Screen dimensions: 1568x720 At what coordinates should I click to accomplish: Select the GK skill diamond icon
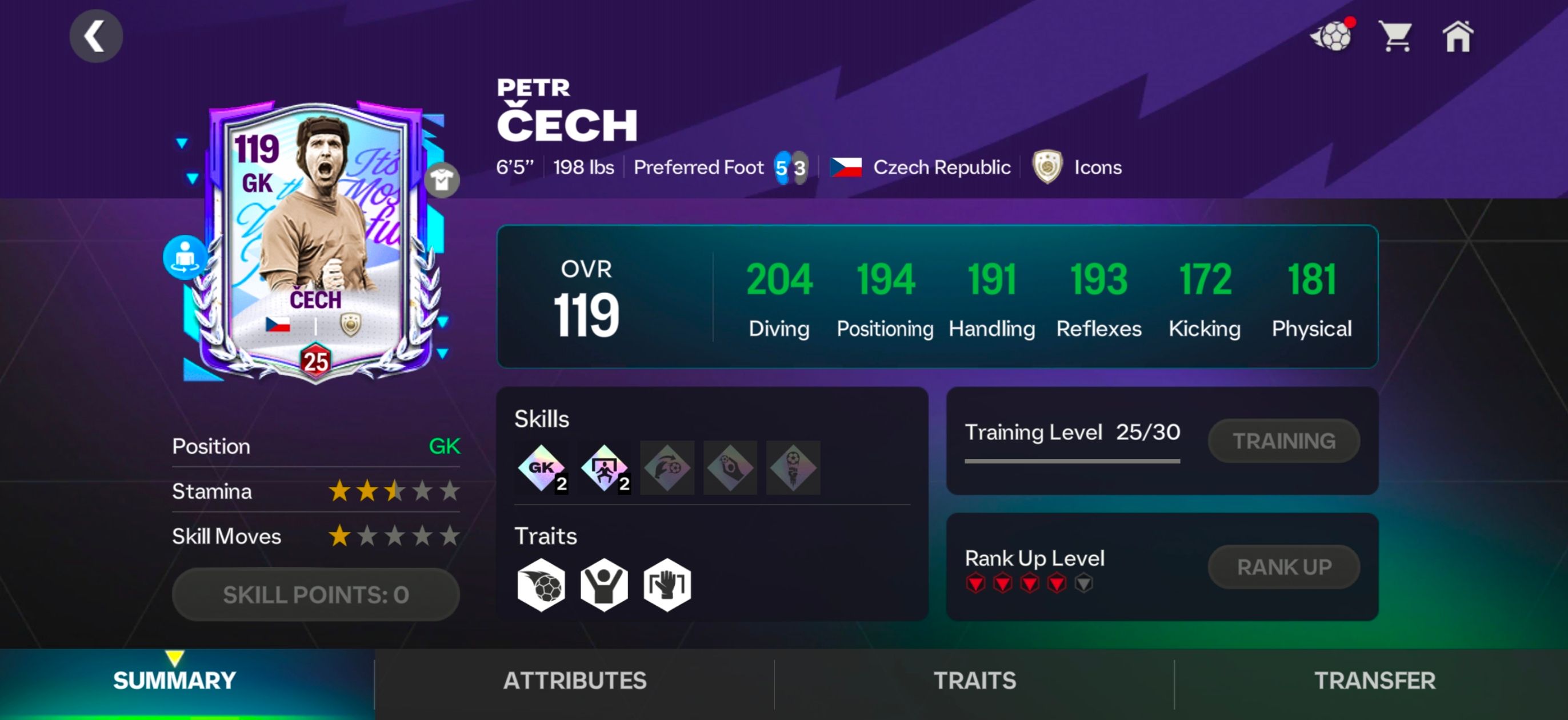[541, 468]
